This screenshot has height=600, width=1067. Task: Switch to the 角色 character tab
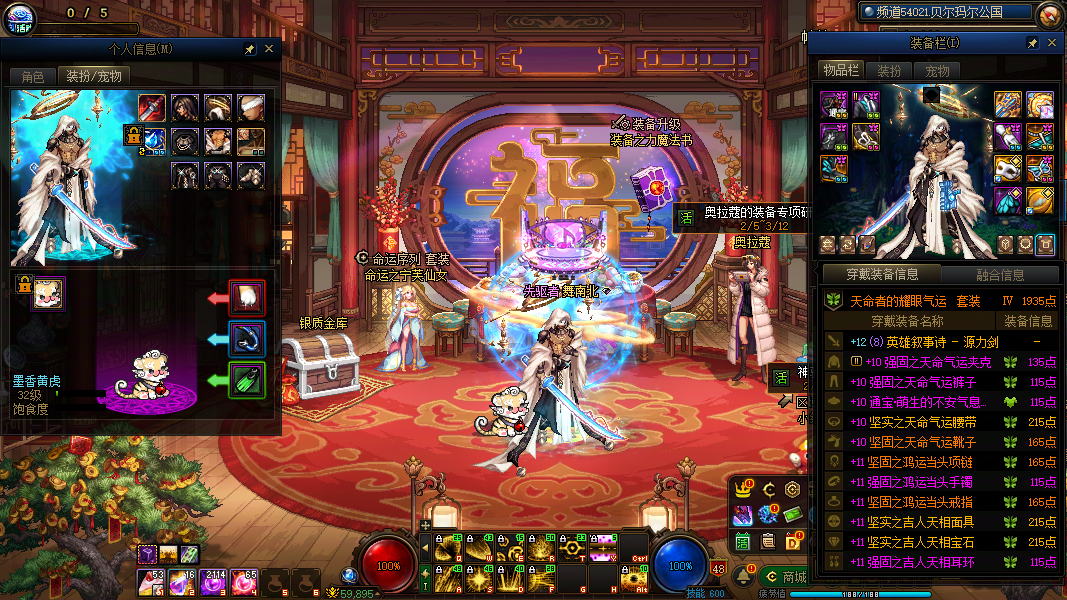point(32,76)
